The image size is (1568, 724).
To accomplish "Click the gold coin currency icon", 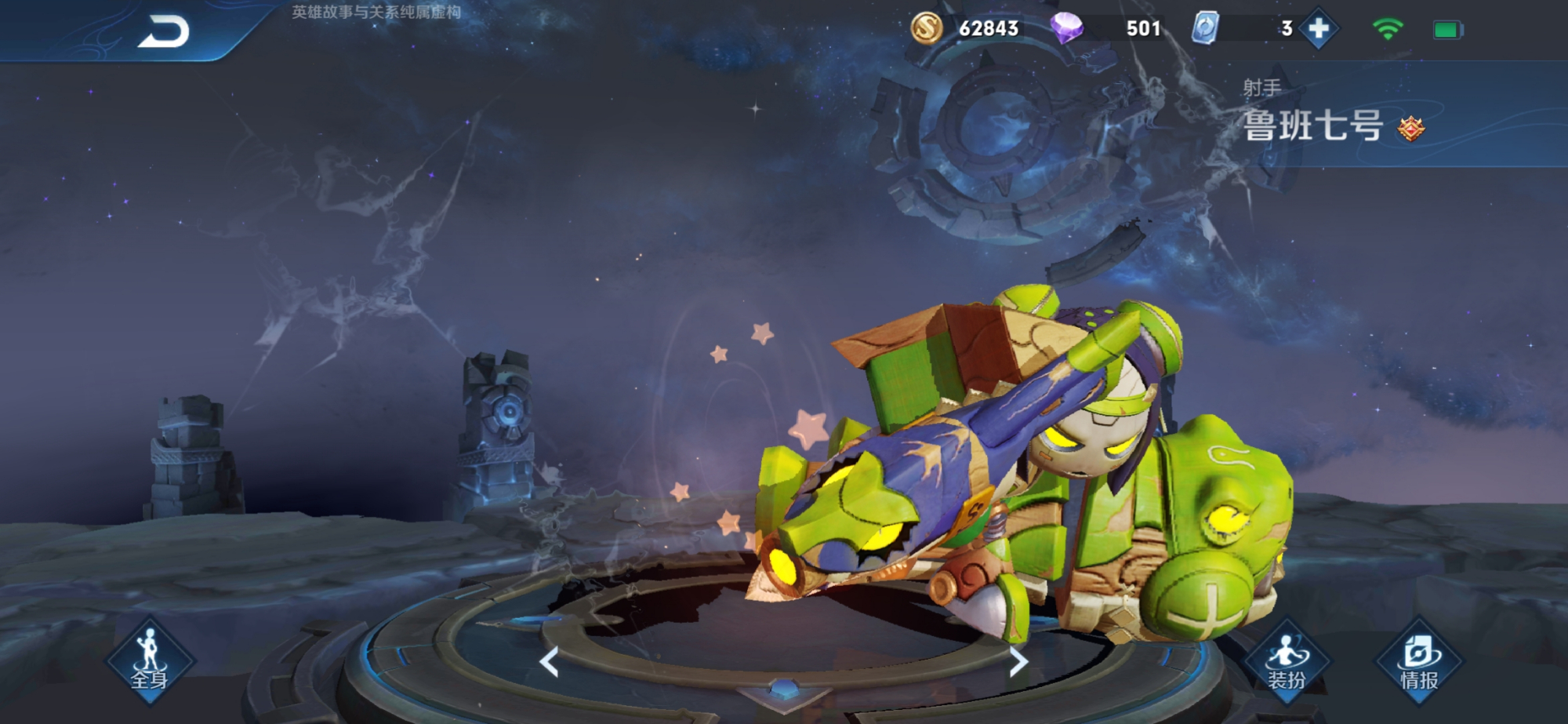I will (926, 29).
